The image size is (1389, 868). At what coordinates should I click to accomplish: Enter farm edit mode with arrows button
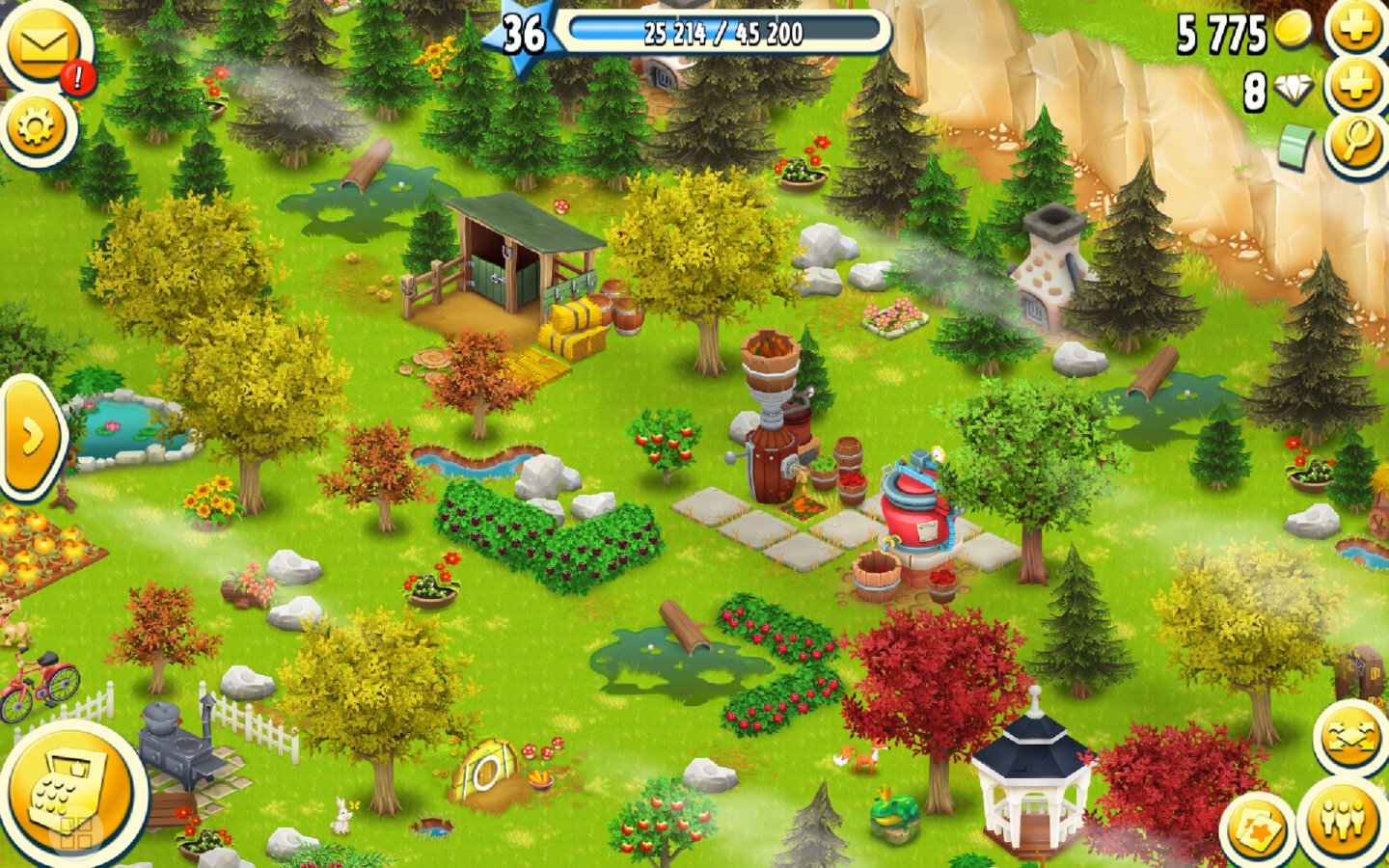click(x=1350, y=738)
